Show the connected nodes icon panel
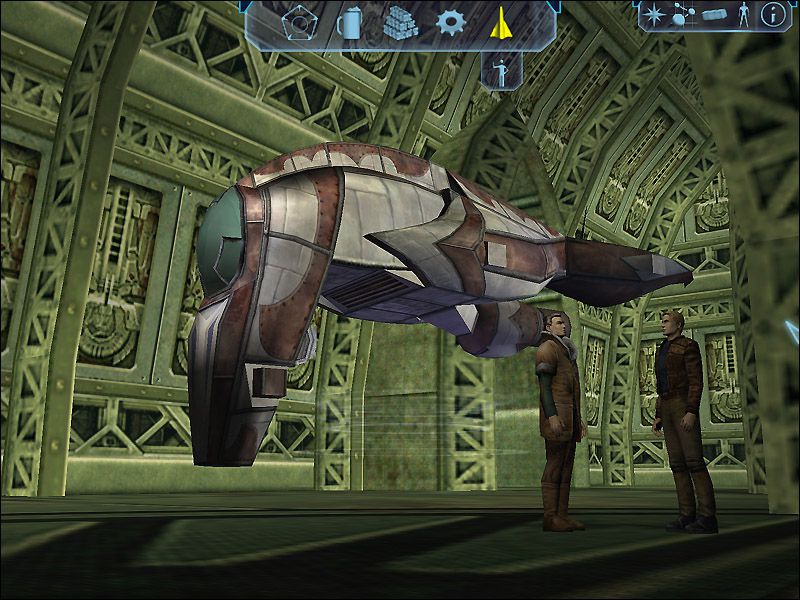This screenshot has width=800, height=600. point(686,15)
